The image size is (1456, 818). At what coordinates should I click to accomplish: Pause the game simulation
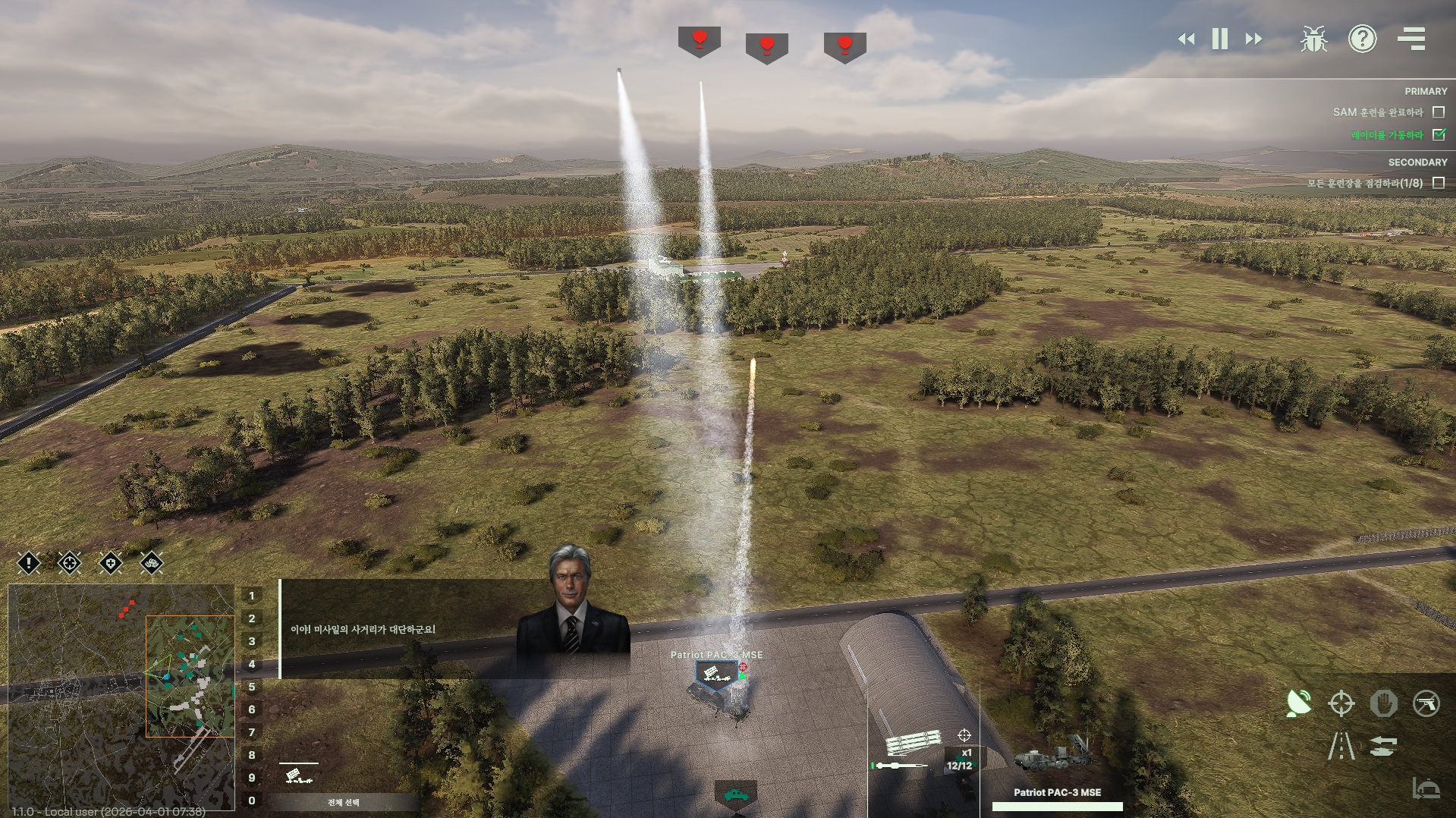point(1220,39)
